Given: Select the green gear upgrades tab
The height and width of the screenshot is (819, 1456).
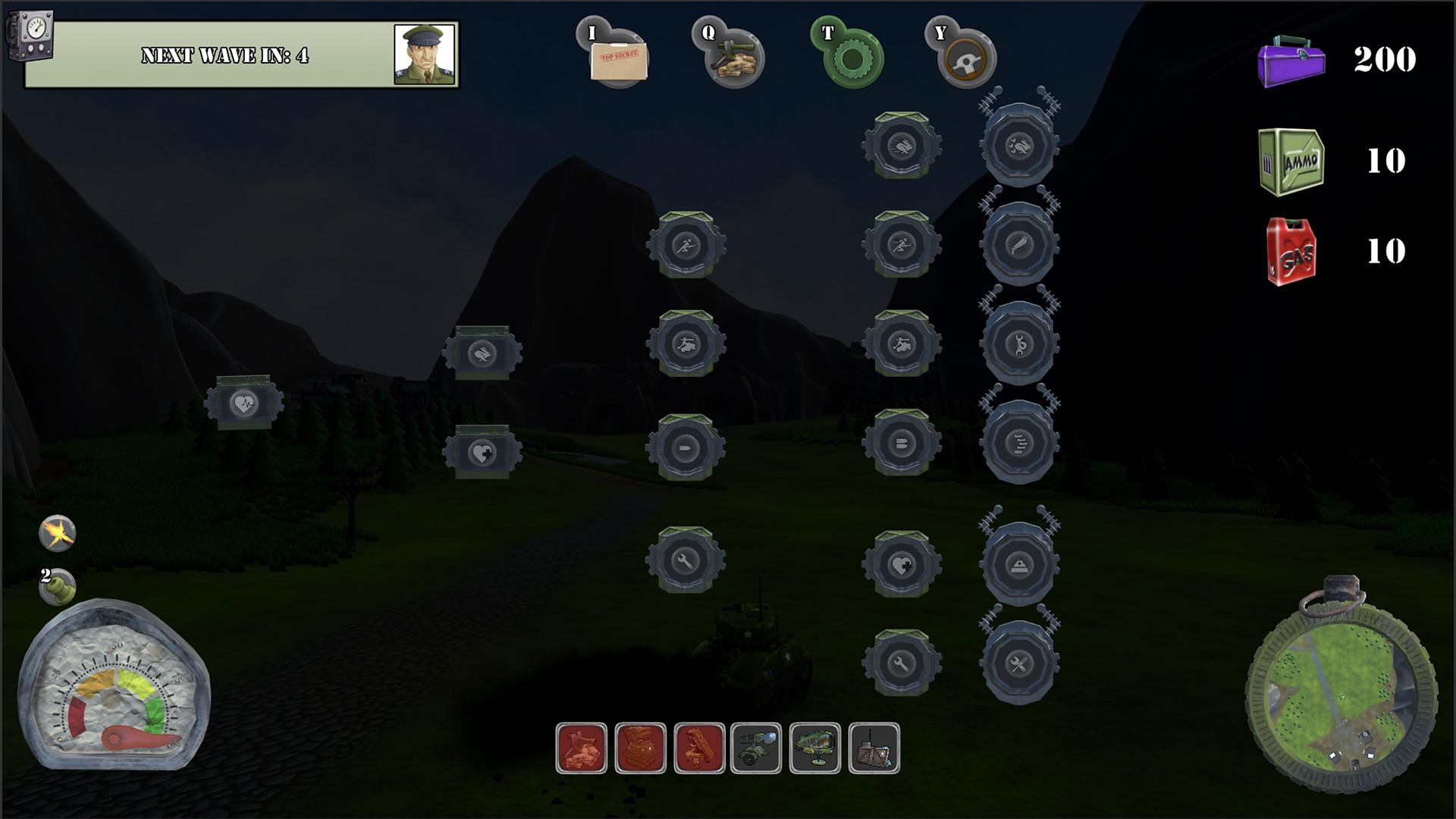Looking at the screenshot, I should click(853, 58).
